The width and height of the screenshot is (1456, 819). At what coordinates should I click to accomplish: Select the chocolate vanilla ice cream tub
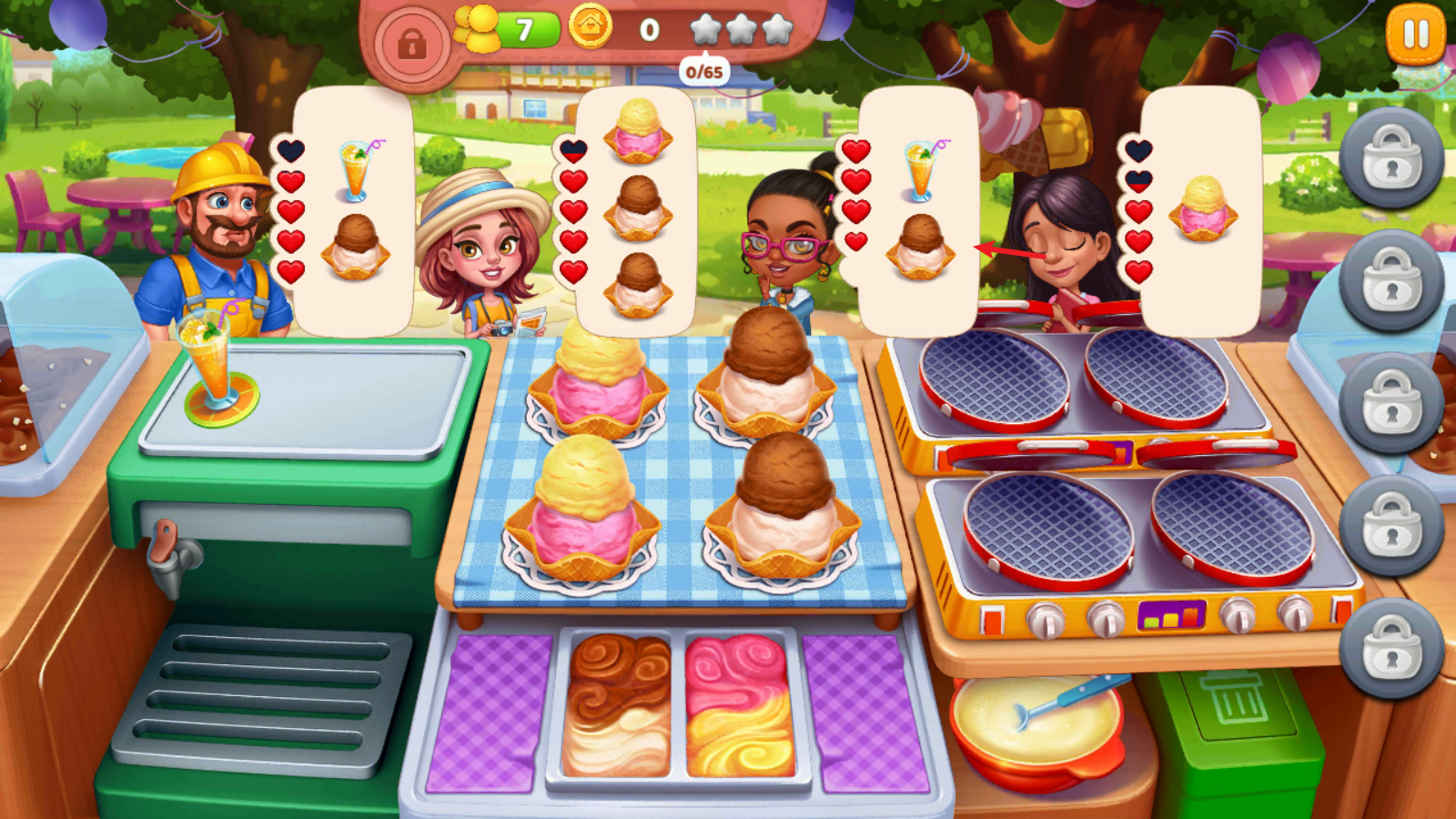click(x=616, y=704)
